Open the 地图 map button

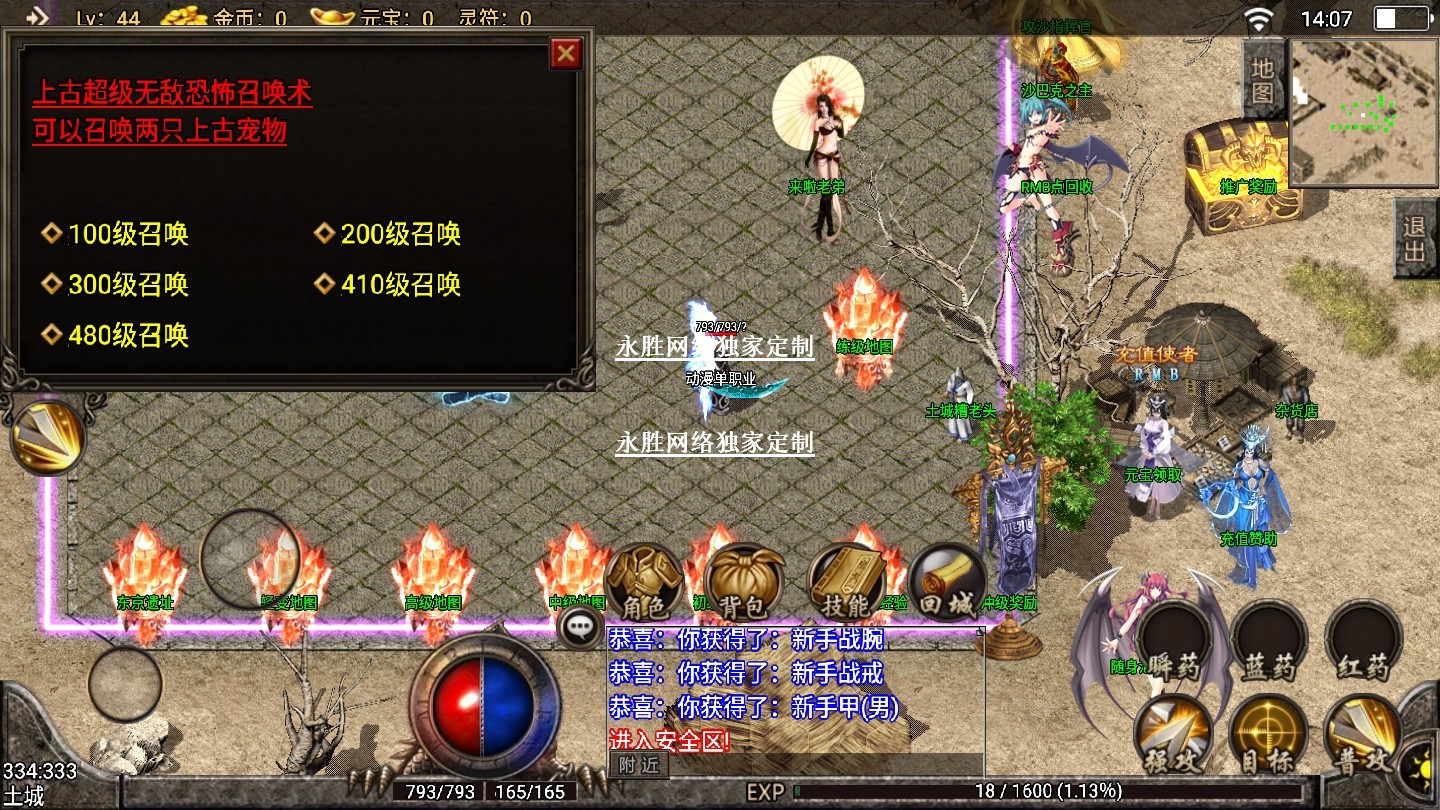click(1263, 80)
